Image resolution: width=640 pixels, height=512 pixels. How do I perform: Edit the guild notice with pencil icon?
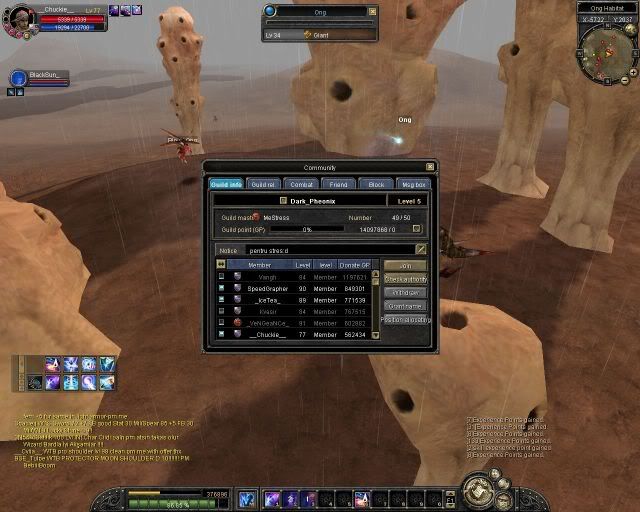pyautogui.click(x=421, y=249)
